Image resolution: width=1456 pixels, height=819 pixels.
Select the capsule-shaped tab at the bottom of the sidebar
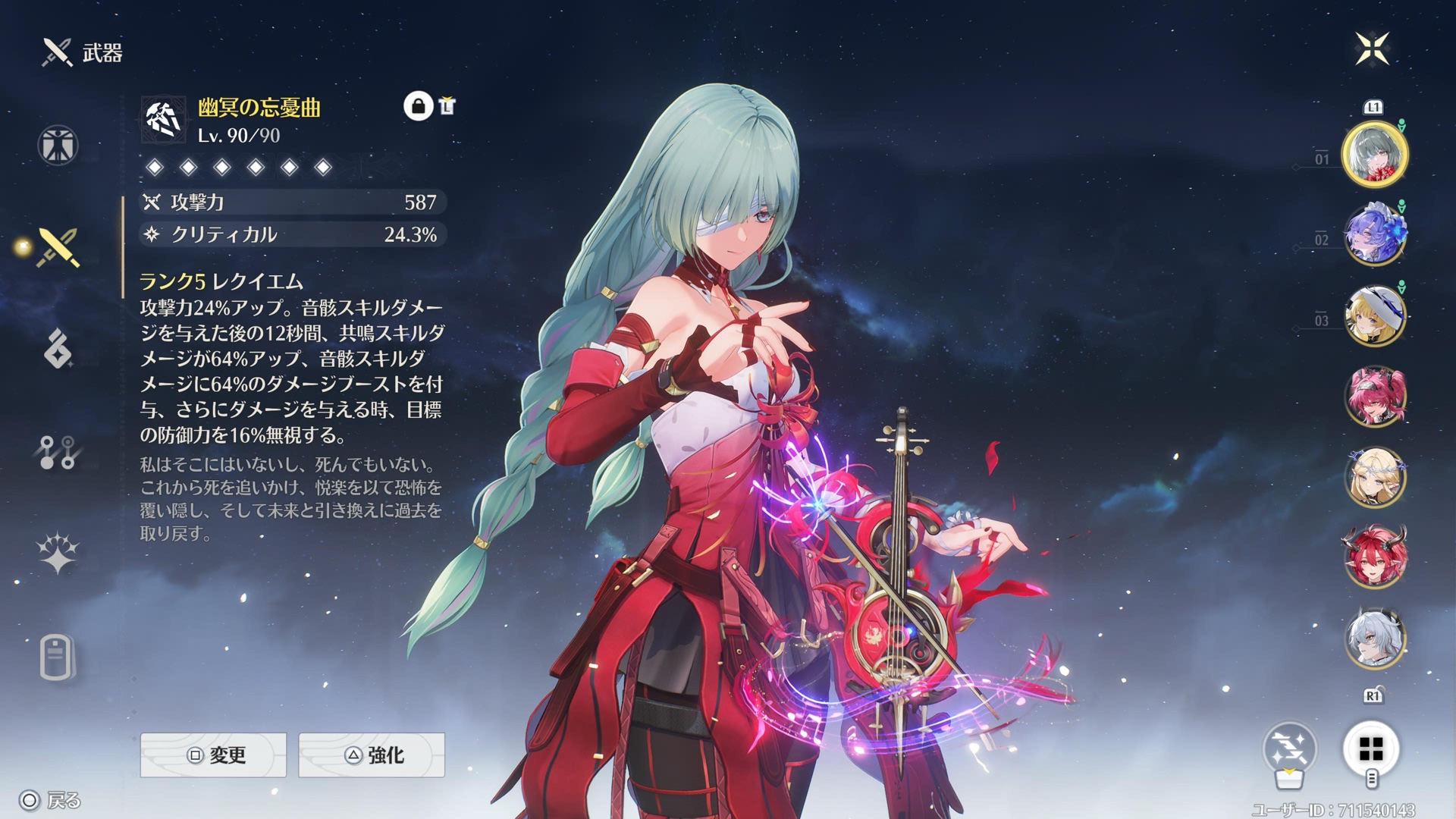click(57, 657)
